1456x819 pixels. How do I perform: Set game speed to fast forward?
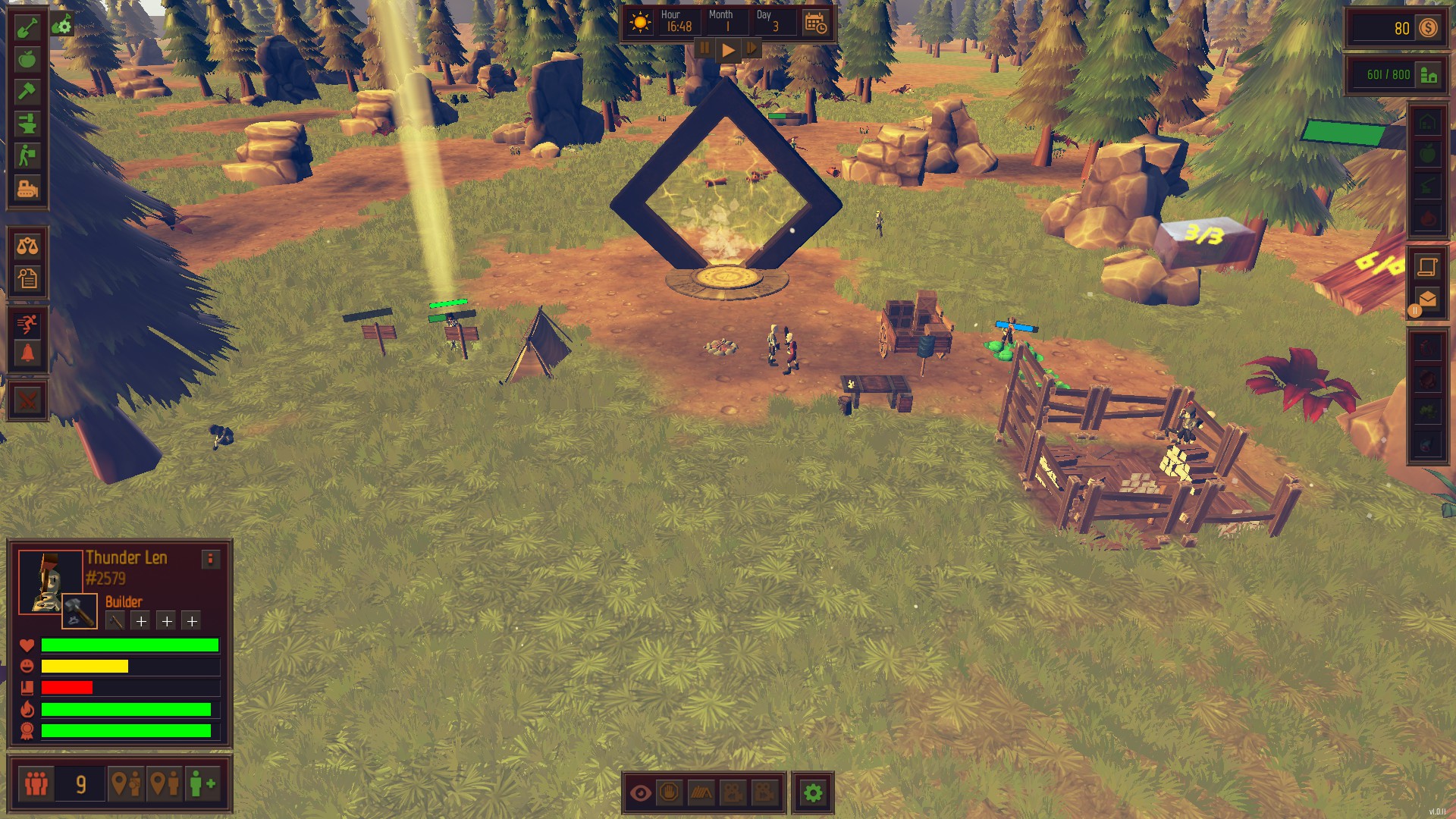click(x=752, y=49)
